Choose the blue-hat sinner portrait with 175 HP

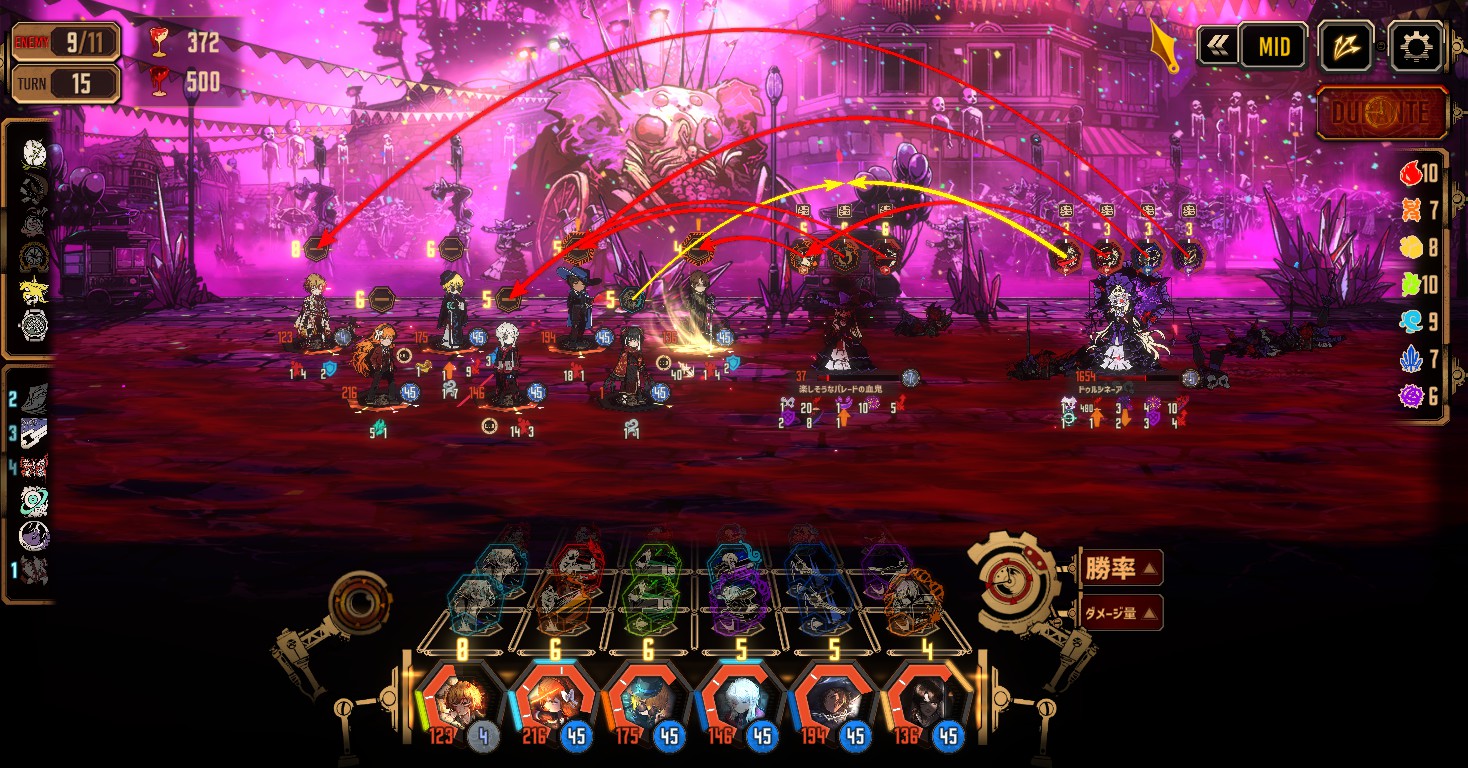(x=647, y=700)
